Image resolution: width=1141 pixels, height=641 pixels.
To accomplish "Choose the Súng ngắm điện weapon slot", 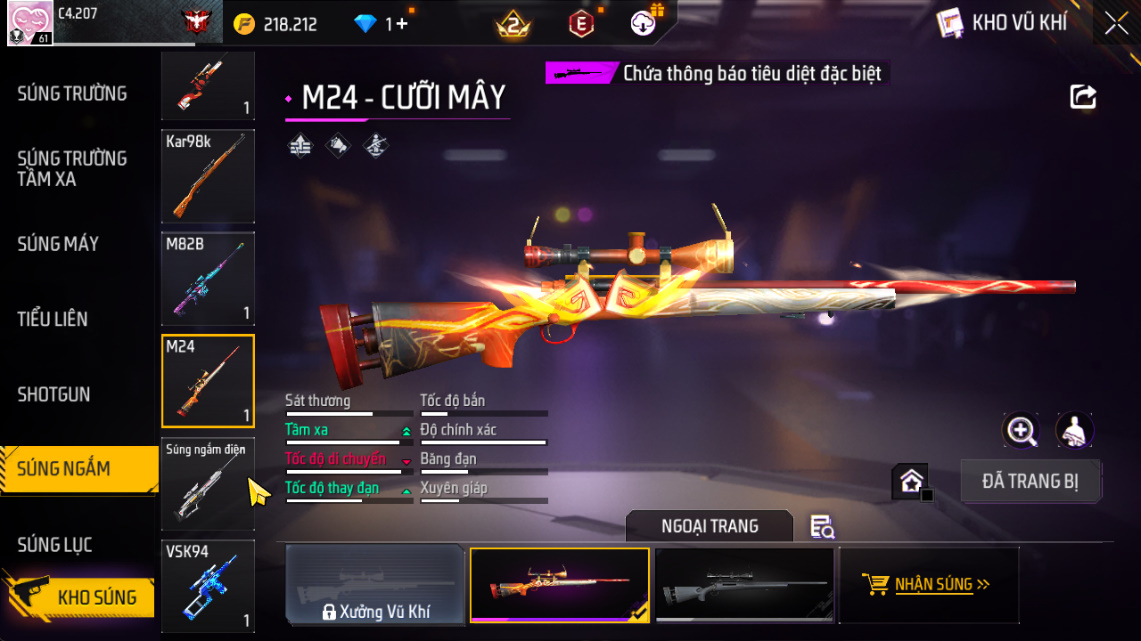I will [x=208, y=484].
